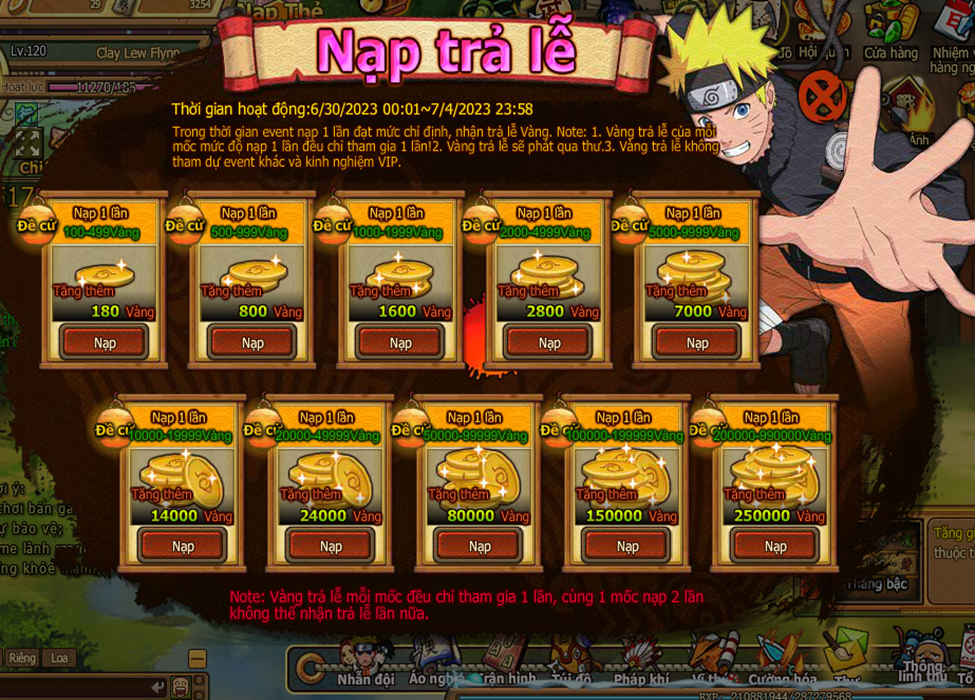Viewport: 975px width, 700px height.
Task: Click Nạp on the 2800 Vàng card
Action: tap(549, 343)
